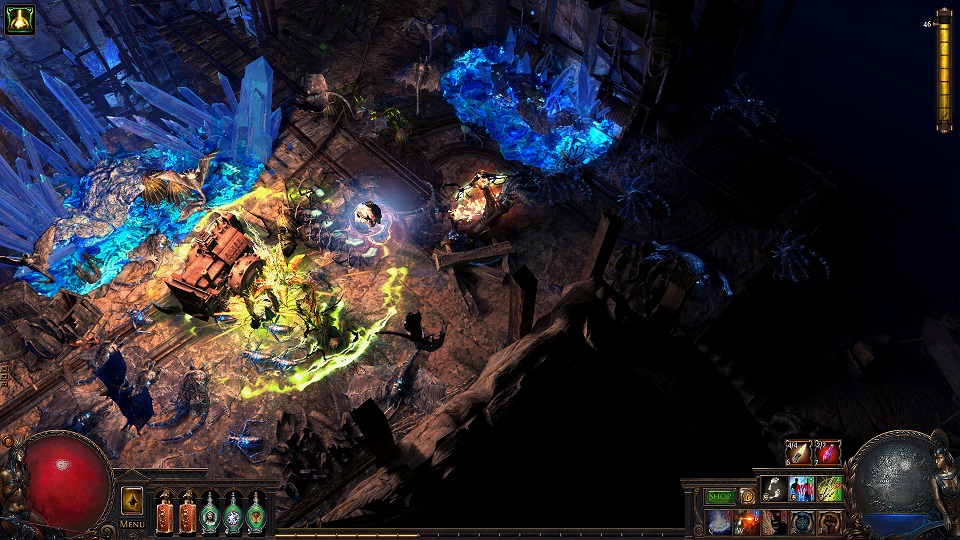Select the clenched fist skill icon

click(830, 522)
